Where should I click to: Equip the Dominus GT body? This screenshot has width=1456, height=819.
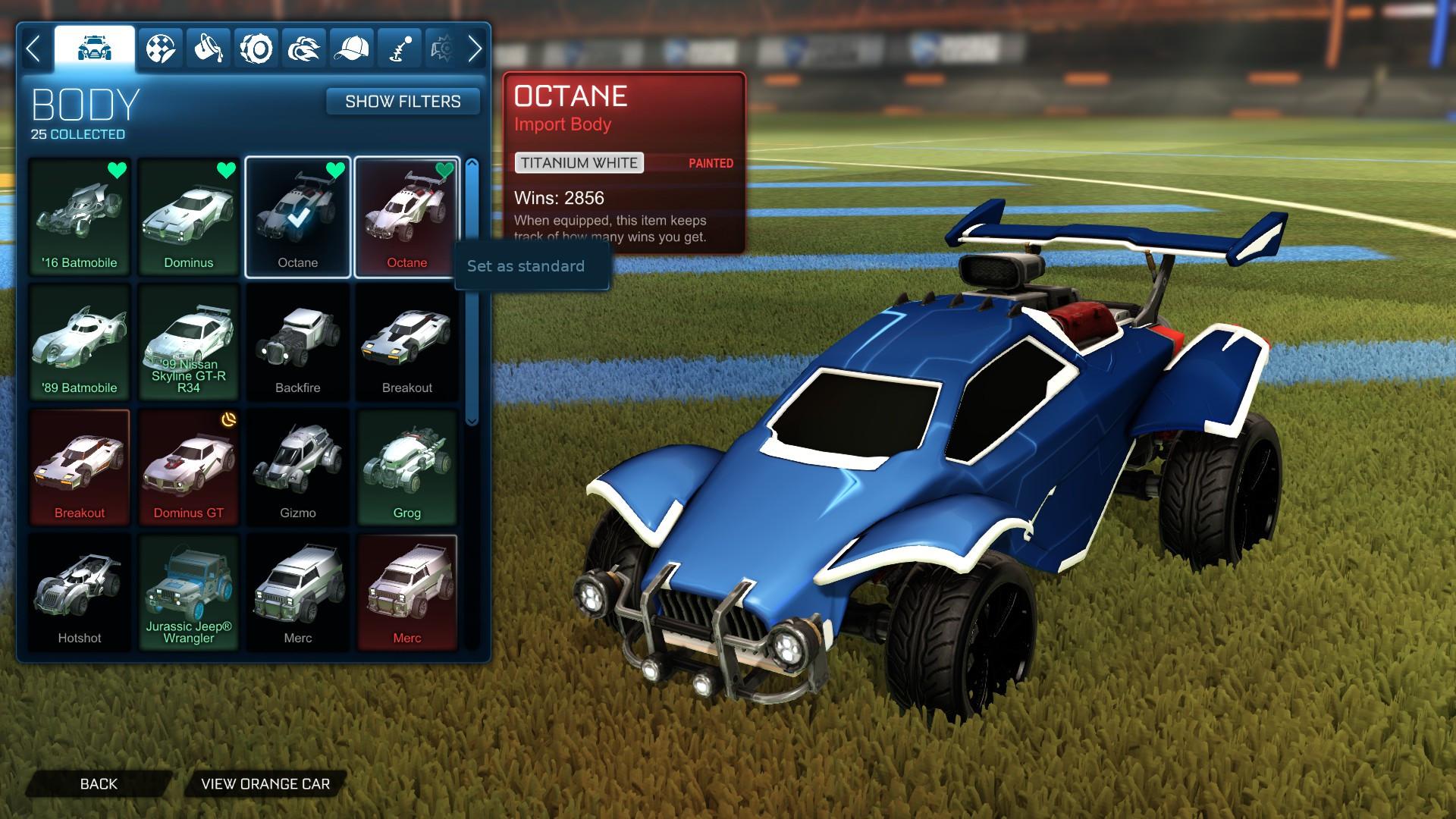pyautogui.click(x=189, y=467)
